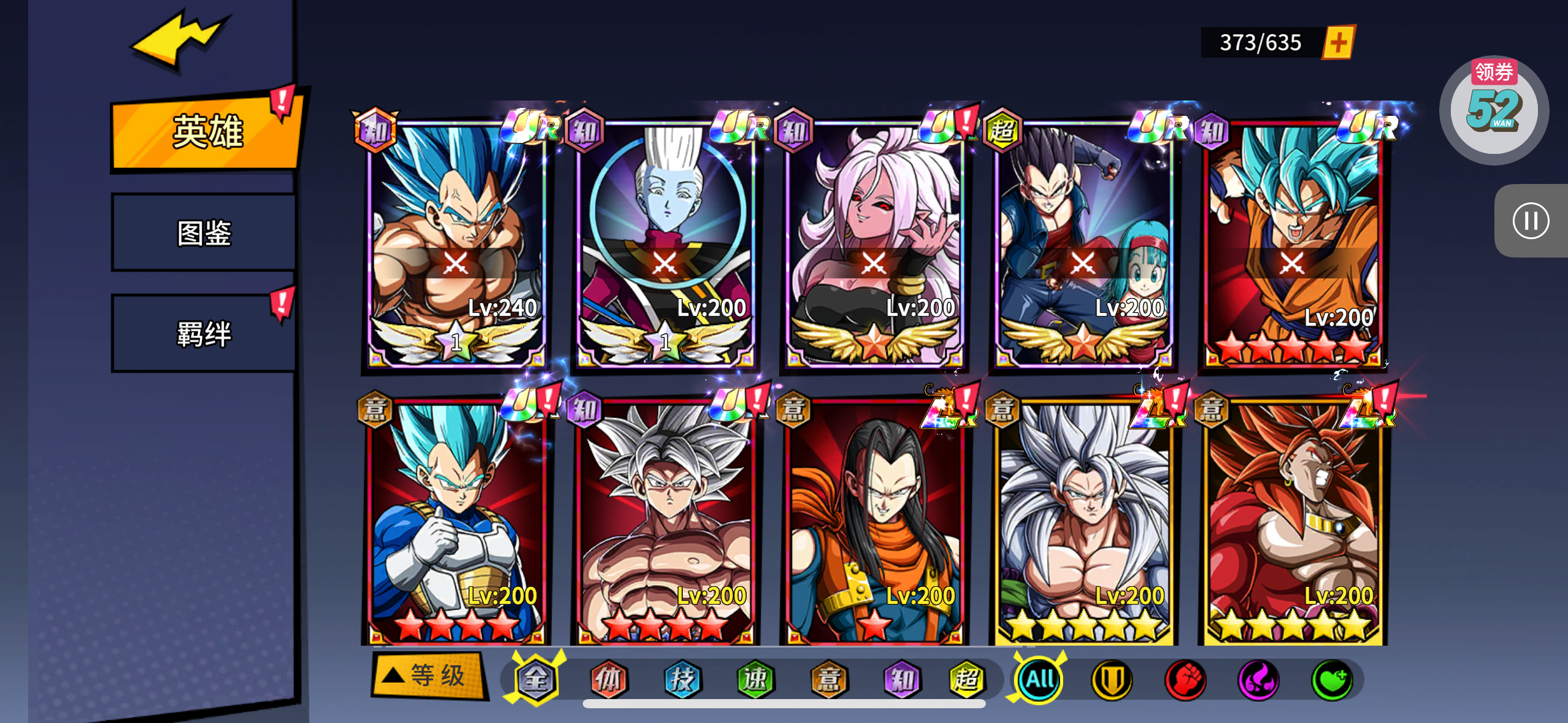This screenshot has width=1568, height=723.
Task: Choose the Whis hero card
Action: coord(665,245)
